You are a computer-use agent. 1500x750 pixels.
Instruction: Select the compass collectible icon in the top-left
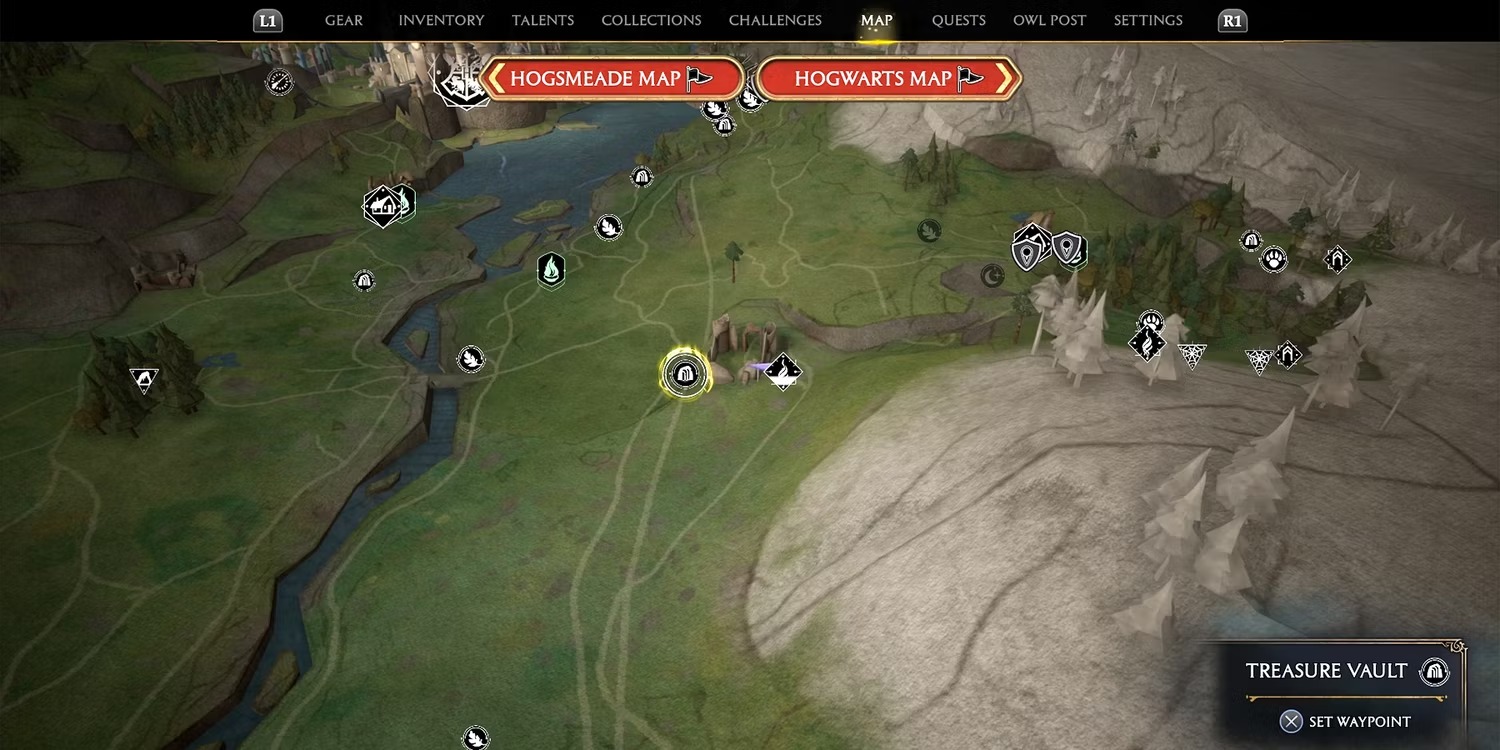[x=278, y=83]
